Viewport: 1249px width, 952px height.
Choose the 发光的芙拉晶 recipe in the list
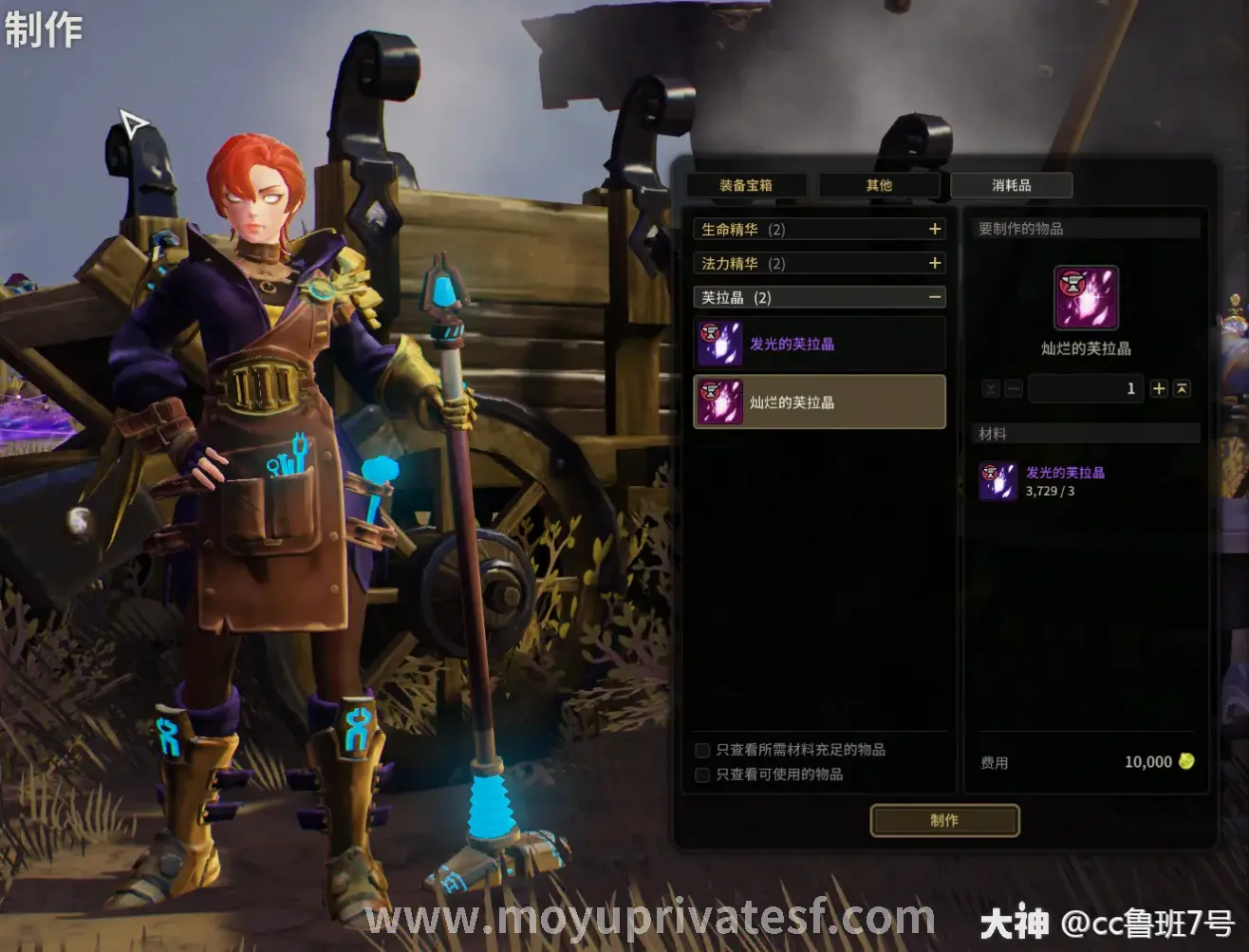(x=819, y=344)
